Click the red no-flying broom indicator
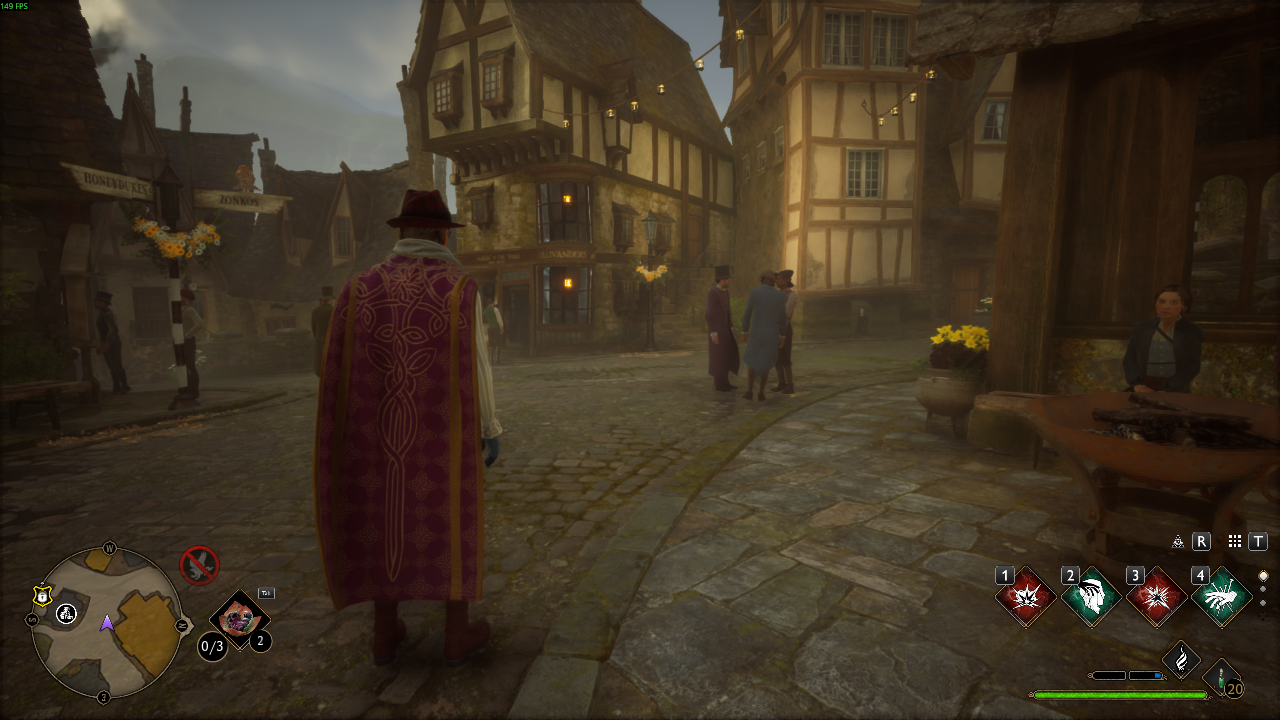 (x=199, y=566)
